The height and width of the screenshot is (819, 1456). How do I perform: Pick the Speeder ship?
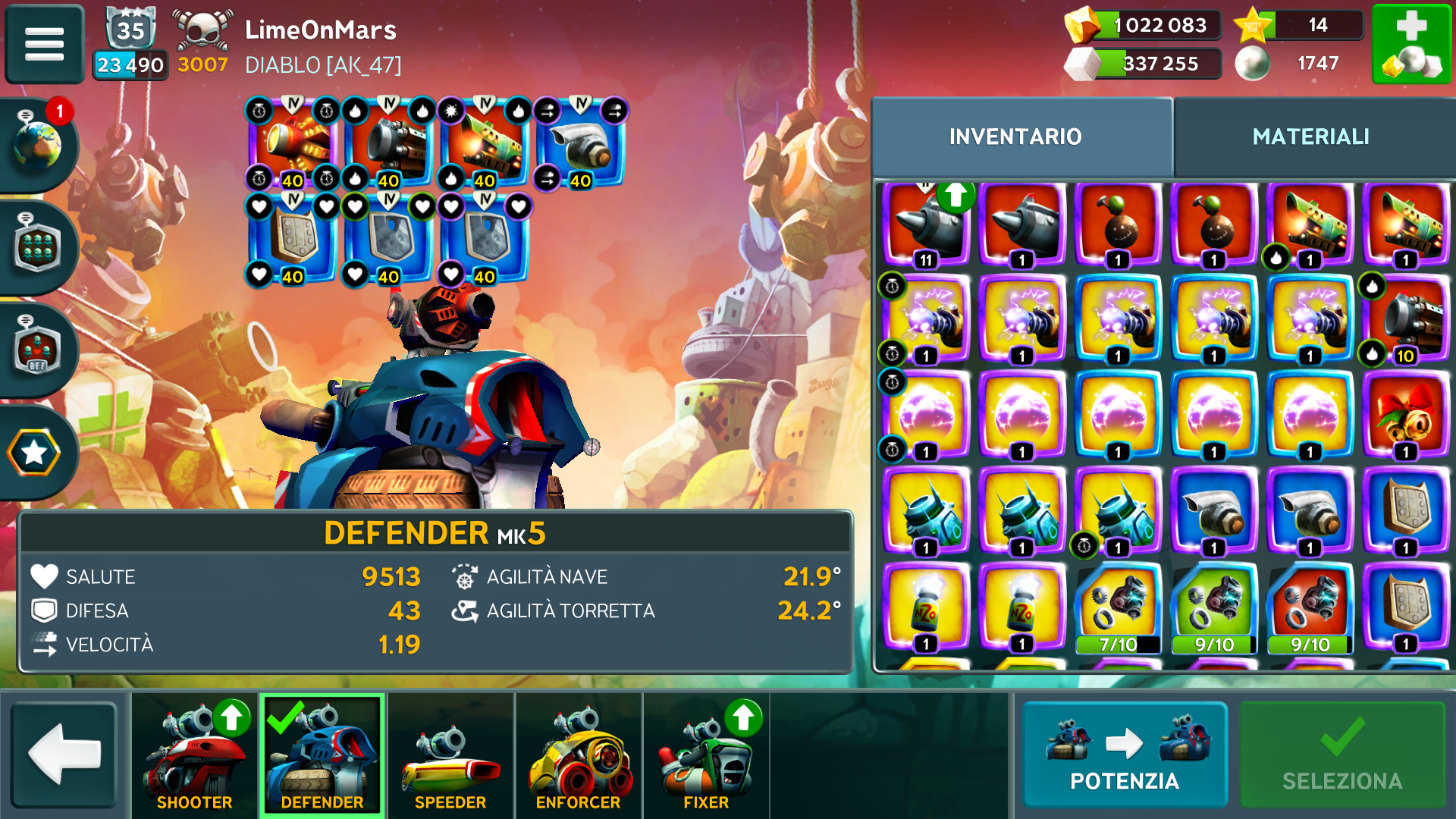[450, 756]
